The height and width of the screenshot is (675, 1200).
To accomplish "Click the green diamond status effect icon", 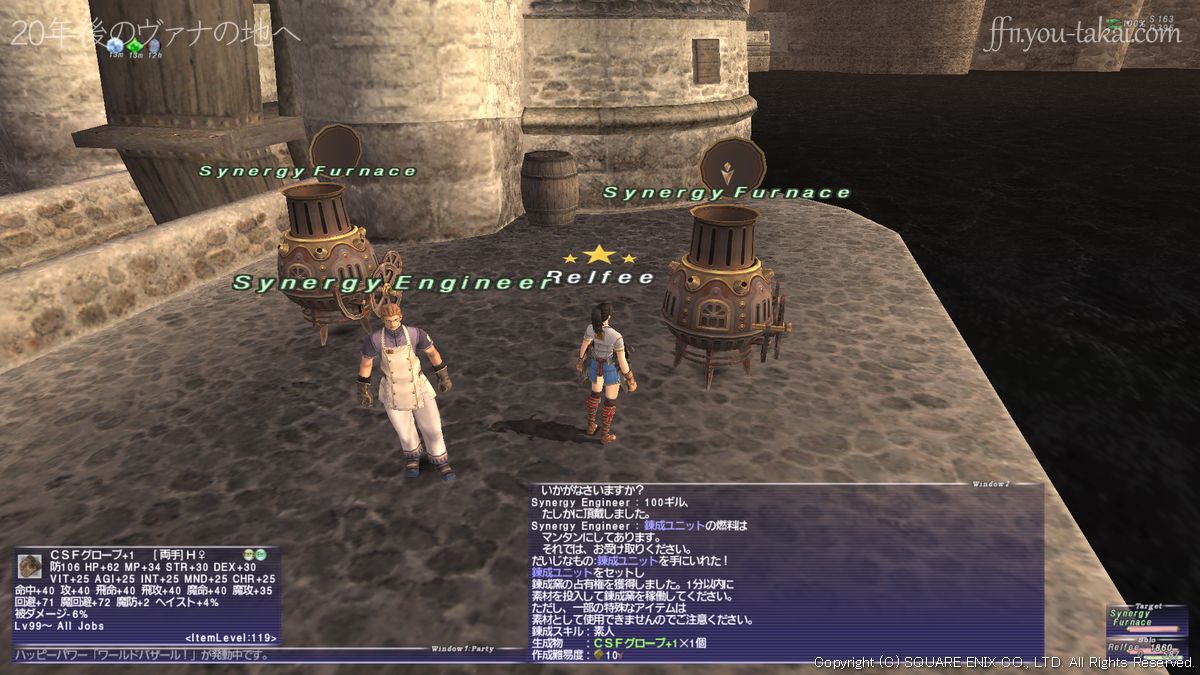I will 135,45.
